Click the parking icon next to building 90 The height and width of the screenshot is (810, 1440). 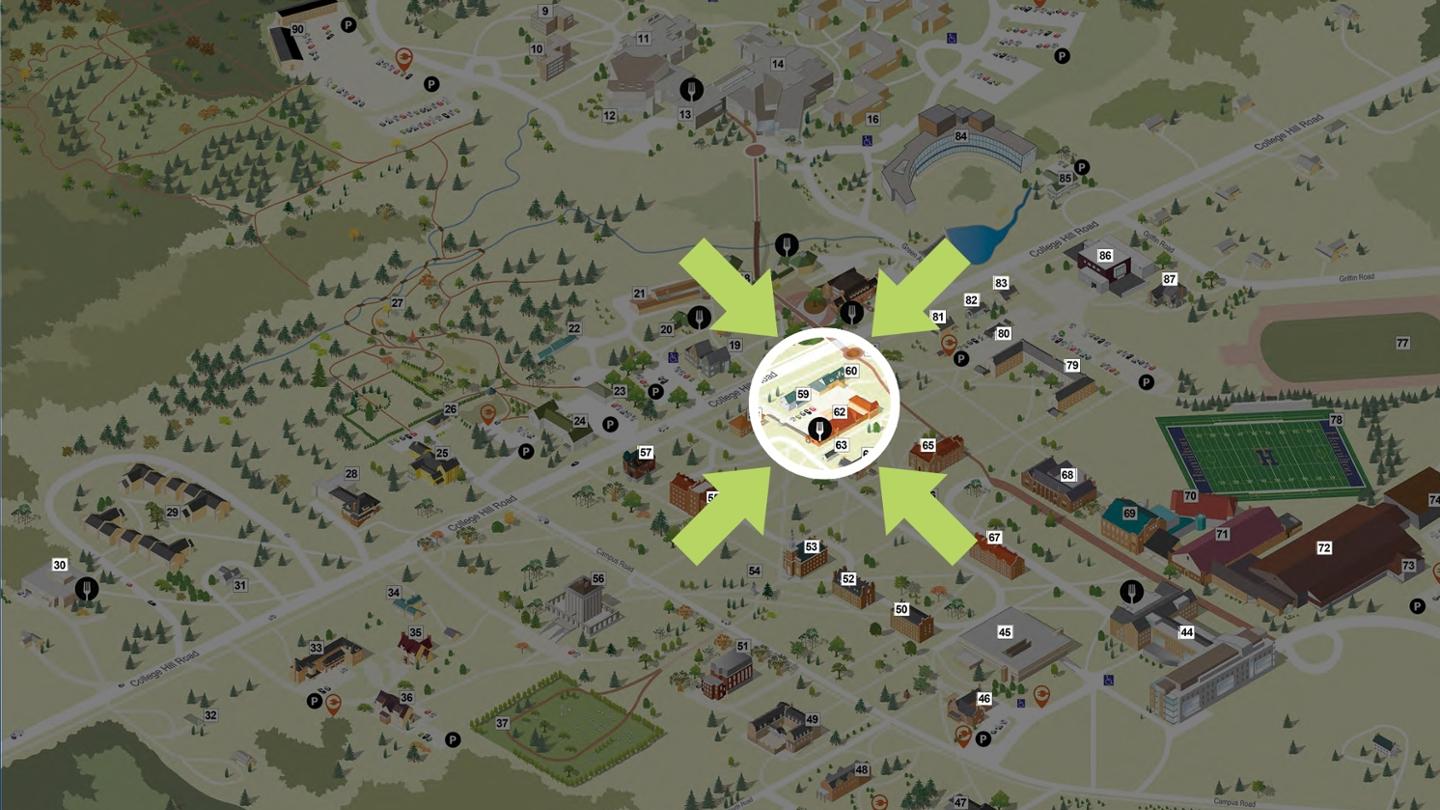(x=348, y=25)
